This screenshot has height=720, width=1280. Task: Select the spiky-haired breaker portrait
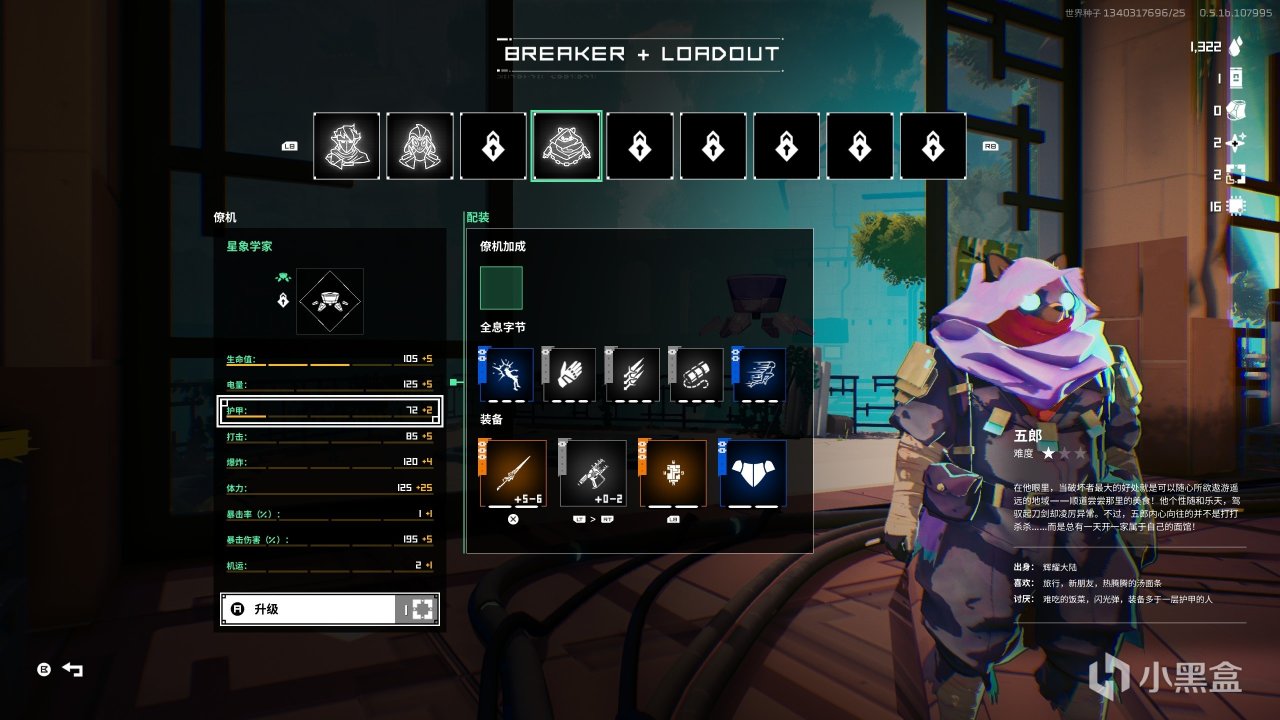[347, 146]
